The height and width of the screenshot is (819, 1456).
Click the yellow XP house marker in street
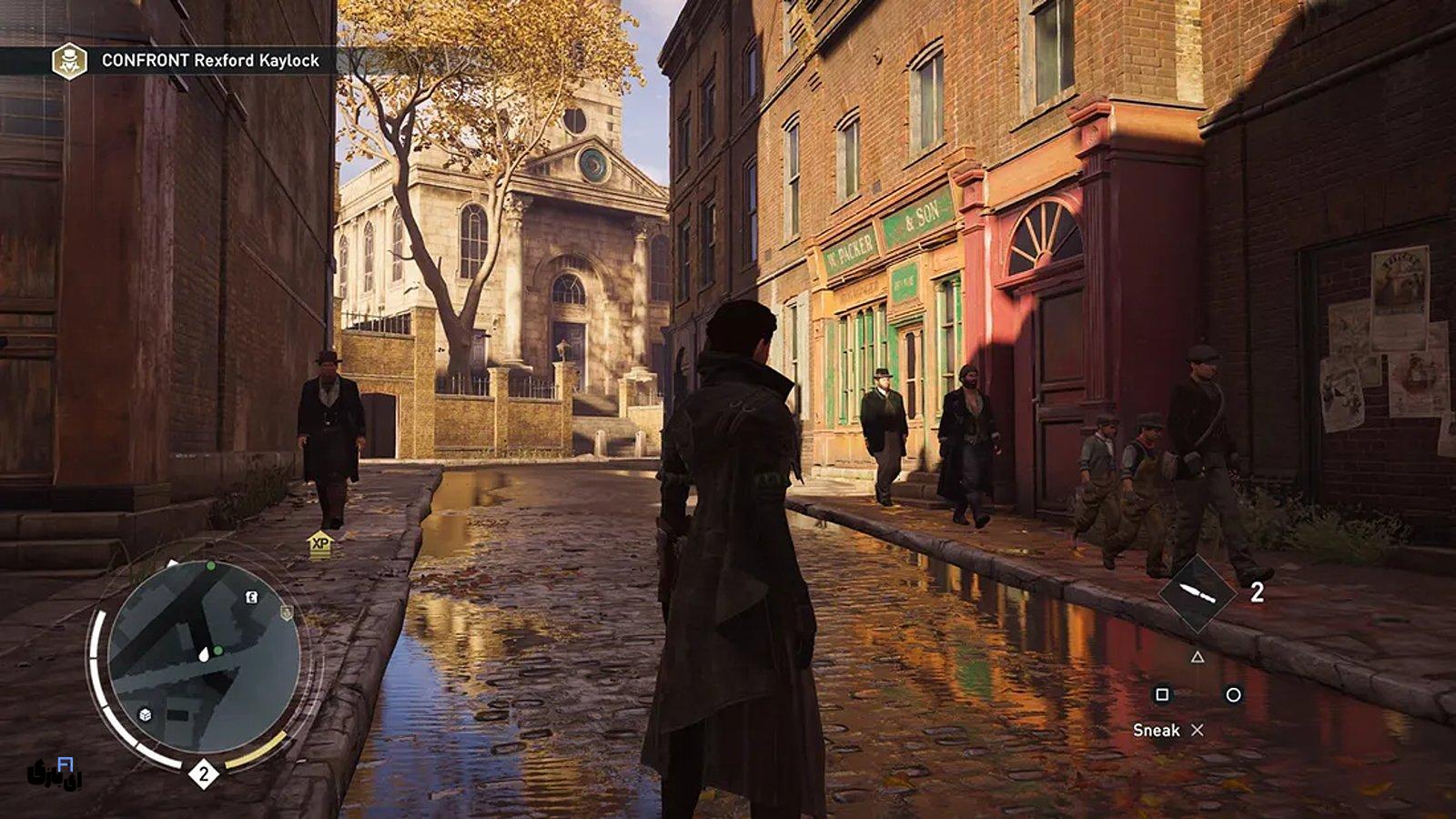tap(320, 543)
